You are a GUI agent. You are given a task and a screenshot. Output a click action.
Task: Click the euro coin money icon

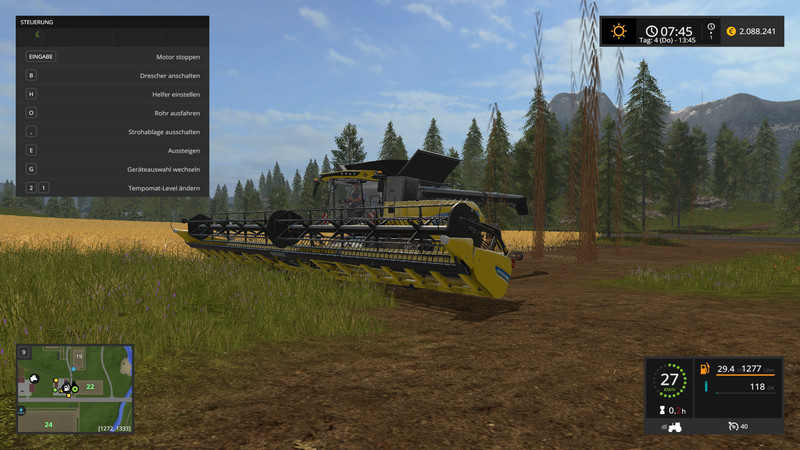coord(730,31)
